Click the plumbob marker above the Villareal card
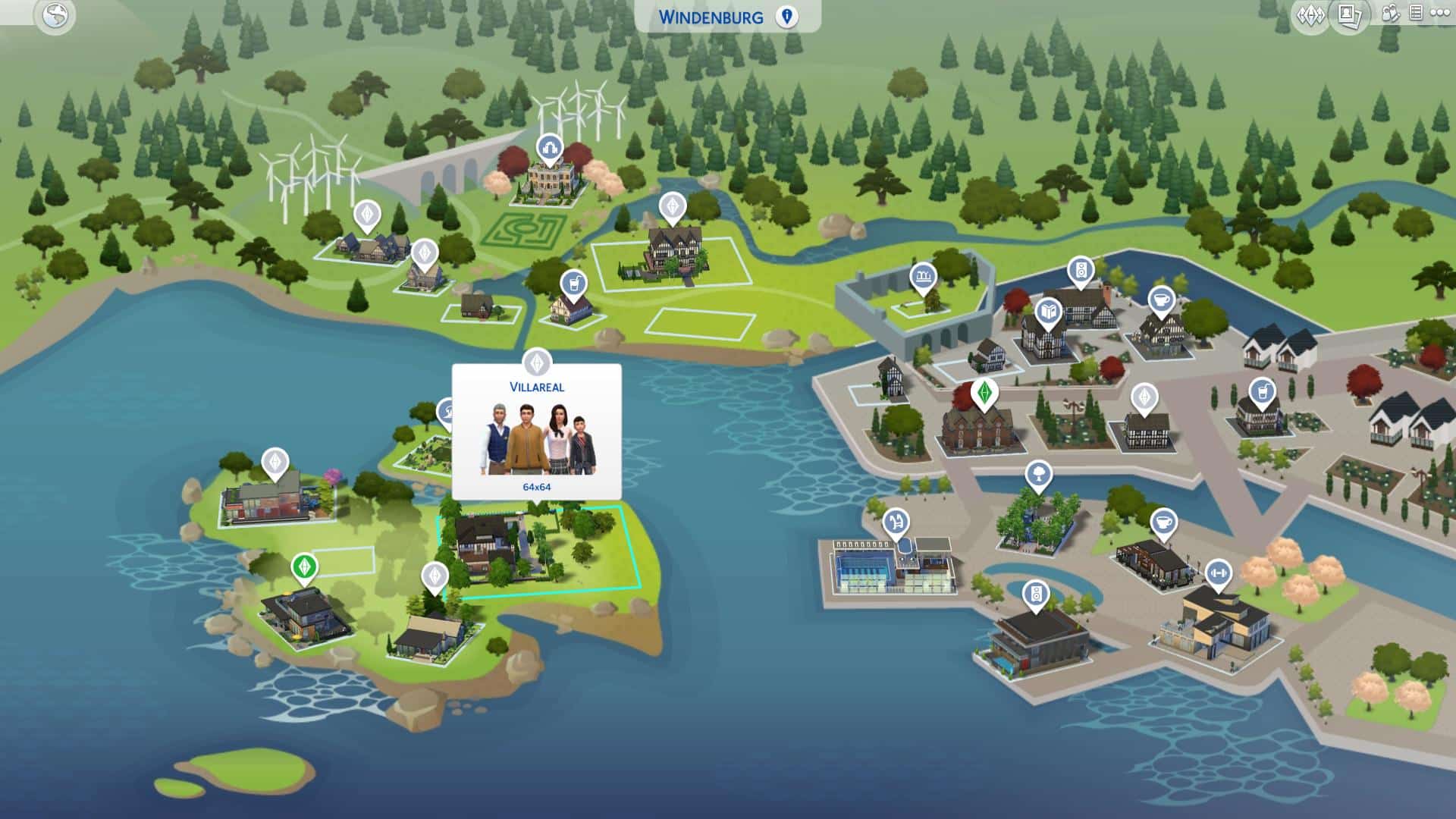1456x819 pixels. (537, 362)
